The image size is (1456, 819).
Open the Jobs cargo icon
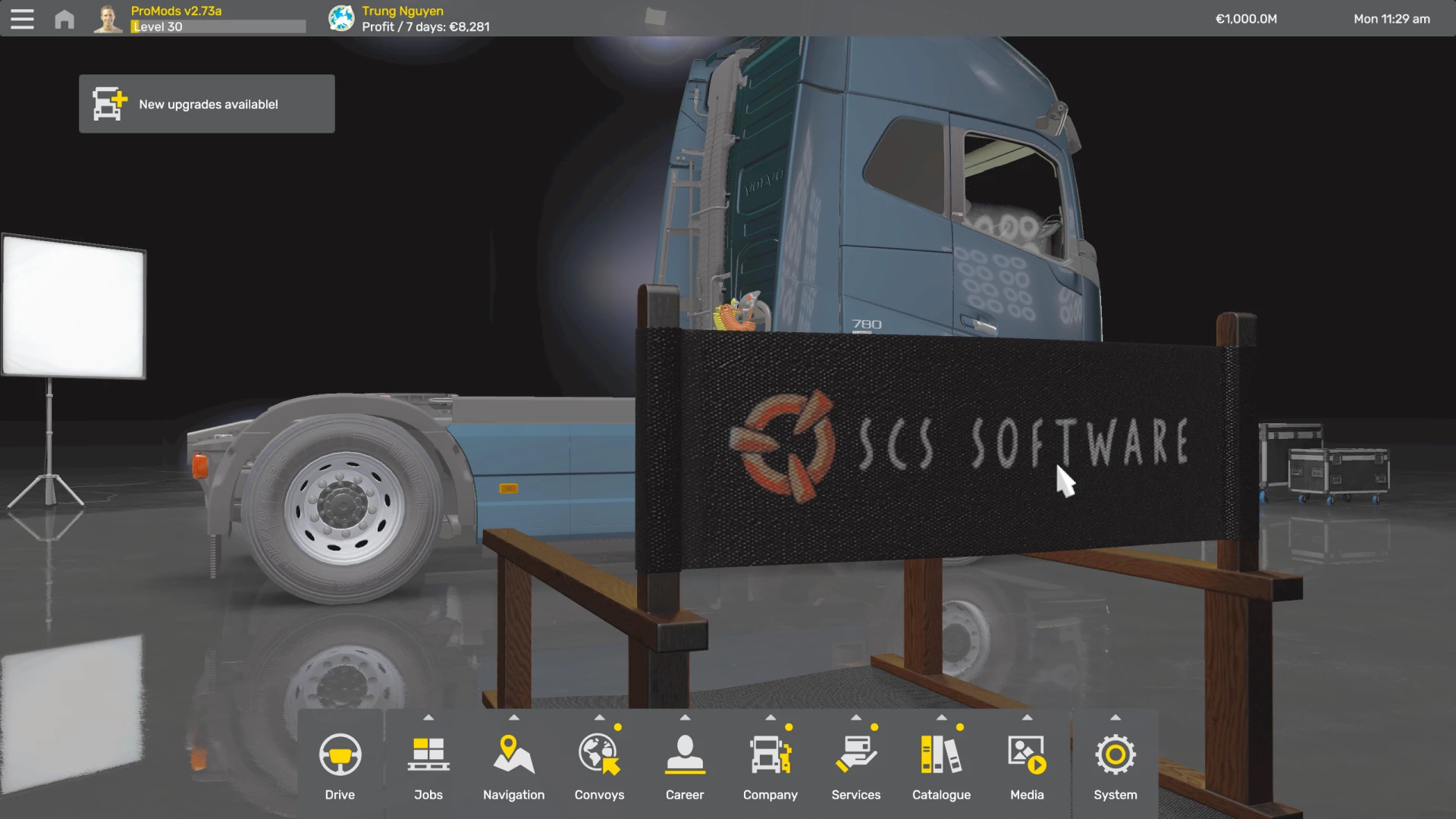pyautogui.click(x=428, y=753)
